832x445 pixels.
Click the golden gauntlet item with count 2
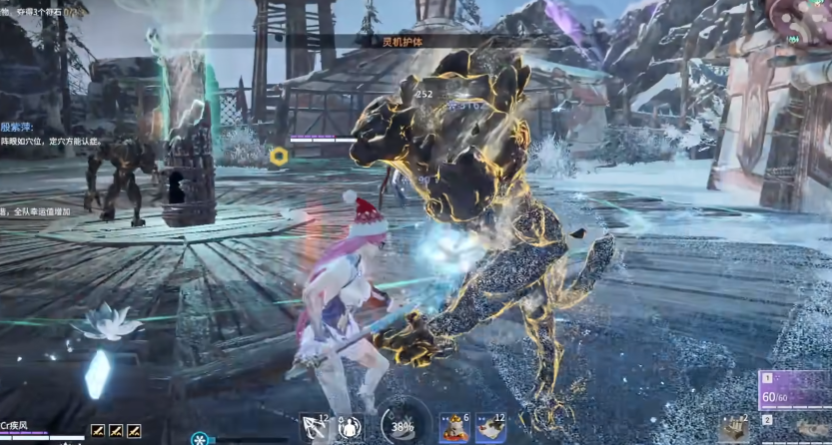(x=734, y=427)
